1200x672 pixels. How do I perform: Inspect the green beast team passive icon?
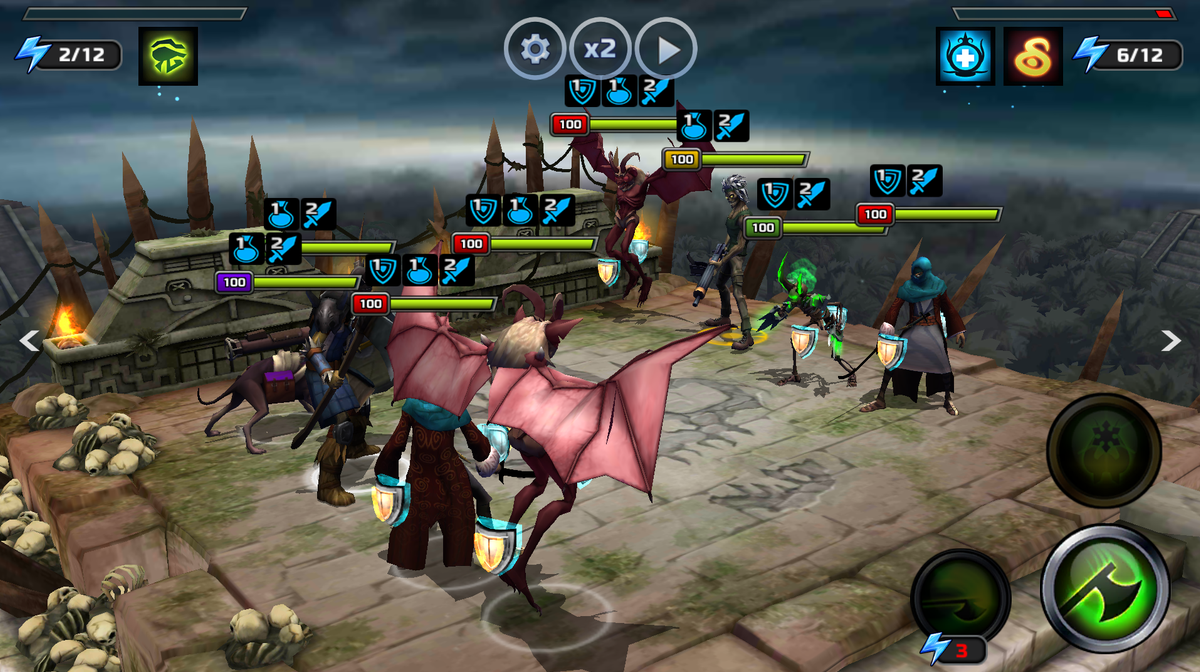pos(168,55)
